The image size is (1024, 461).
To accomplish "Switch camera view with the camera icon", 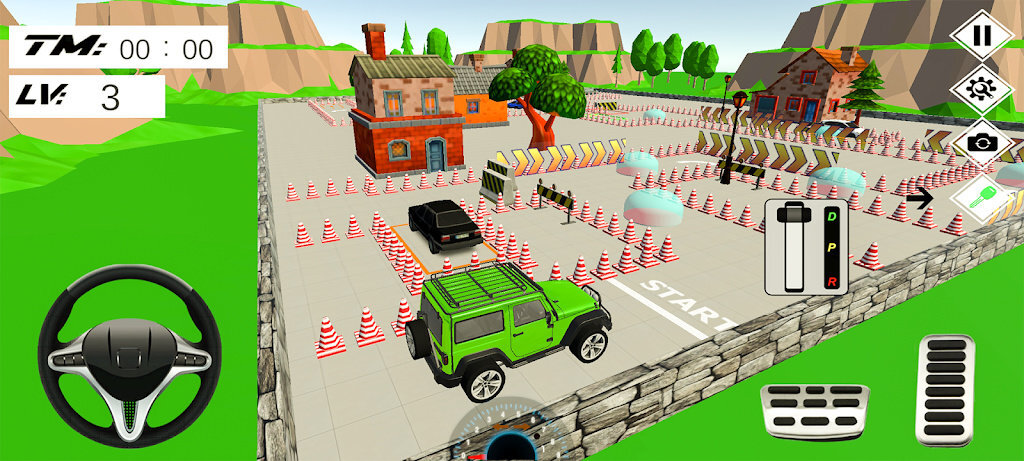I will pyautogui.click(x=982, y=142).
